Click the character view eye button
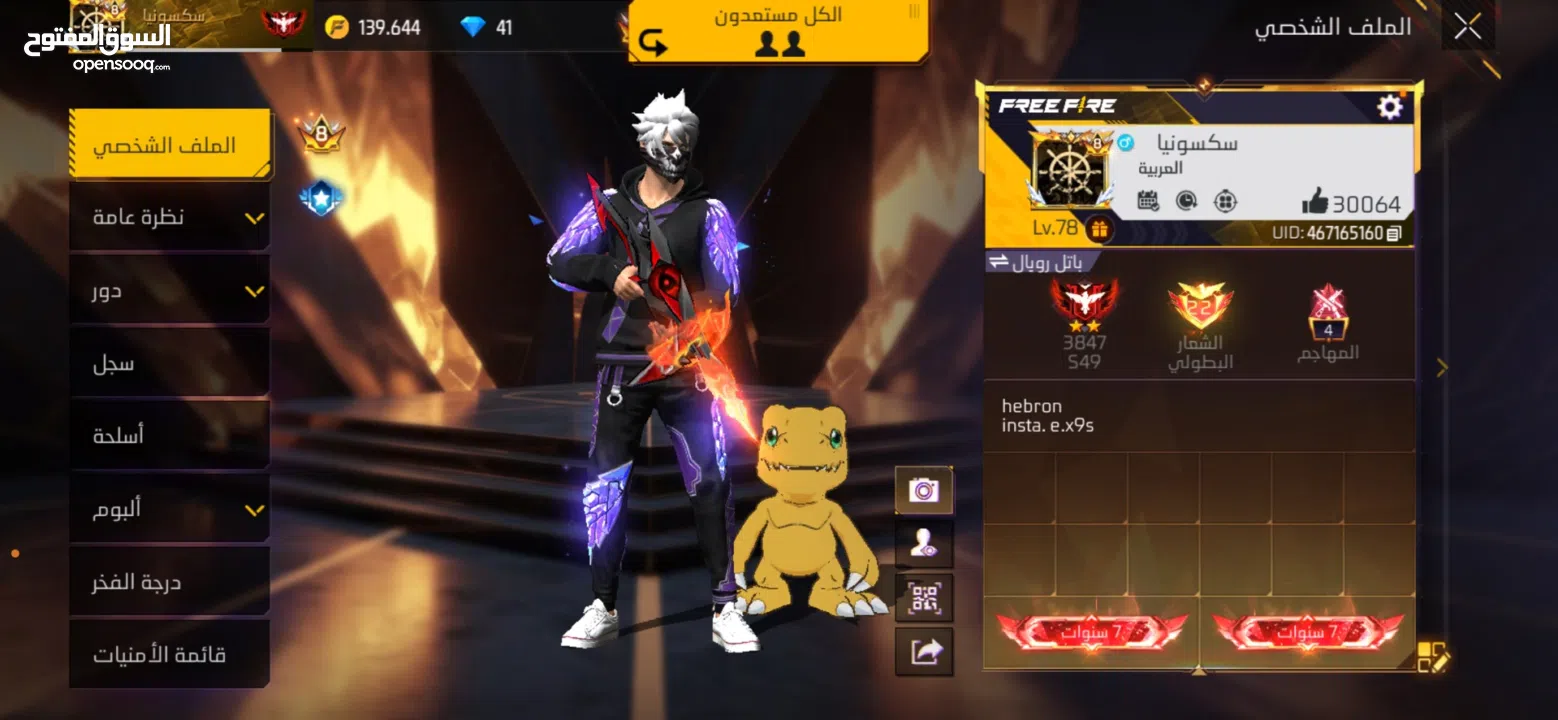Image resolution: width=1558 pixels, height=720 pixels. tap(923, 544)
